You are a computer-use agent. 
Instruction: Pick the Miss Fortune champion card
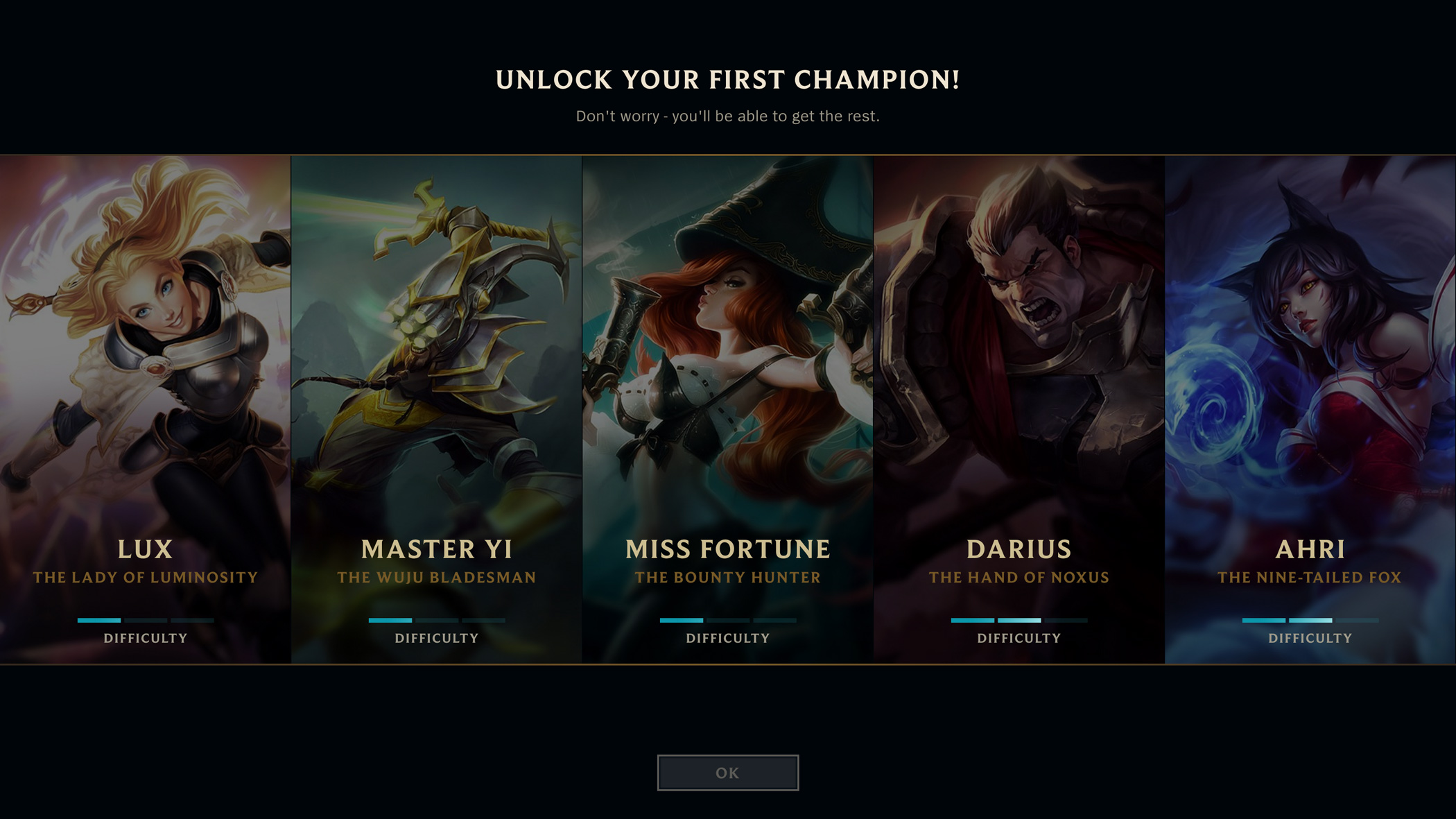click(x=727, y=409)
